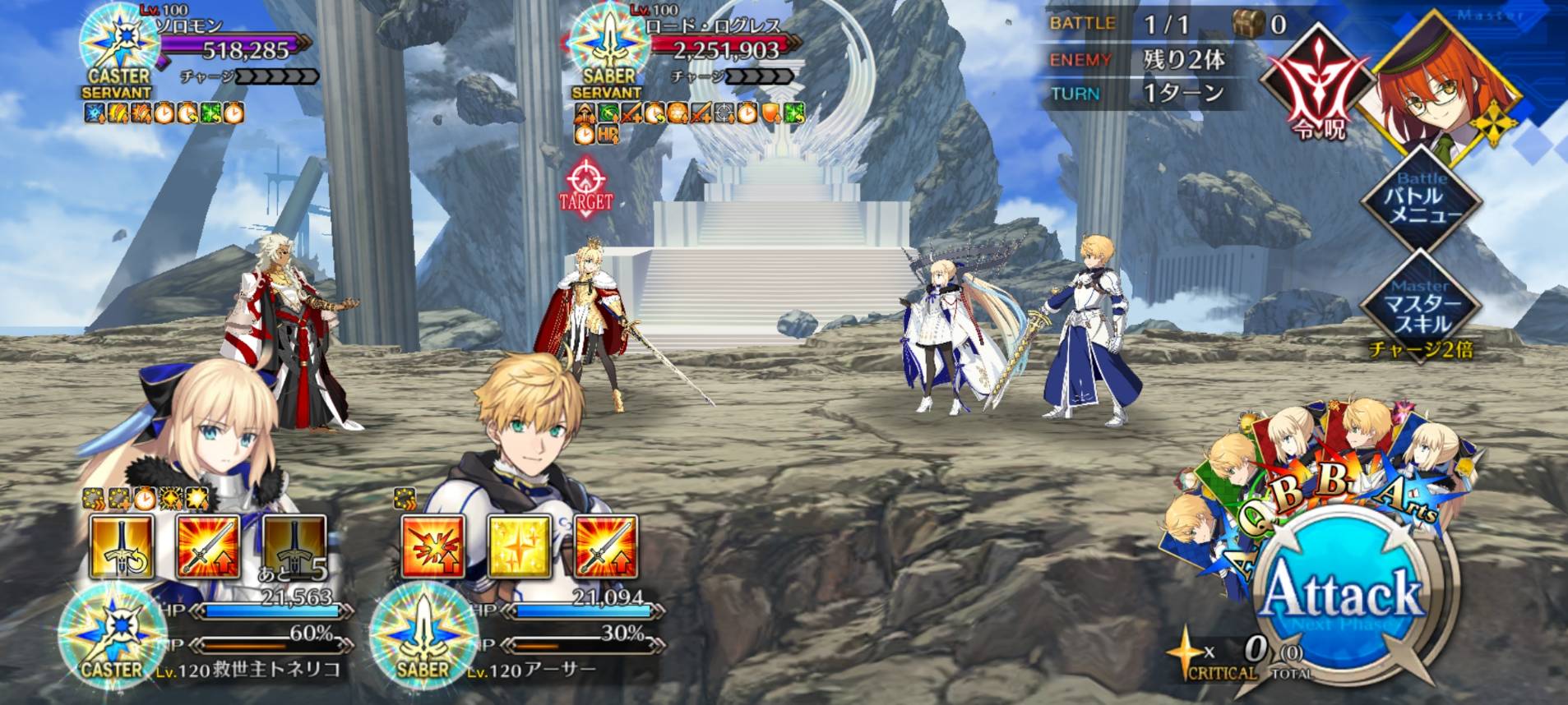Use Tonelico's sword with circular arrow skill

pos(122,546)
